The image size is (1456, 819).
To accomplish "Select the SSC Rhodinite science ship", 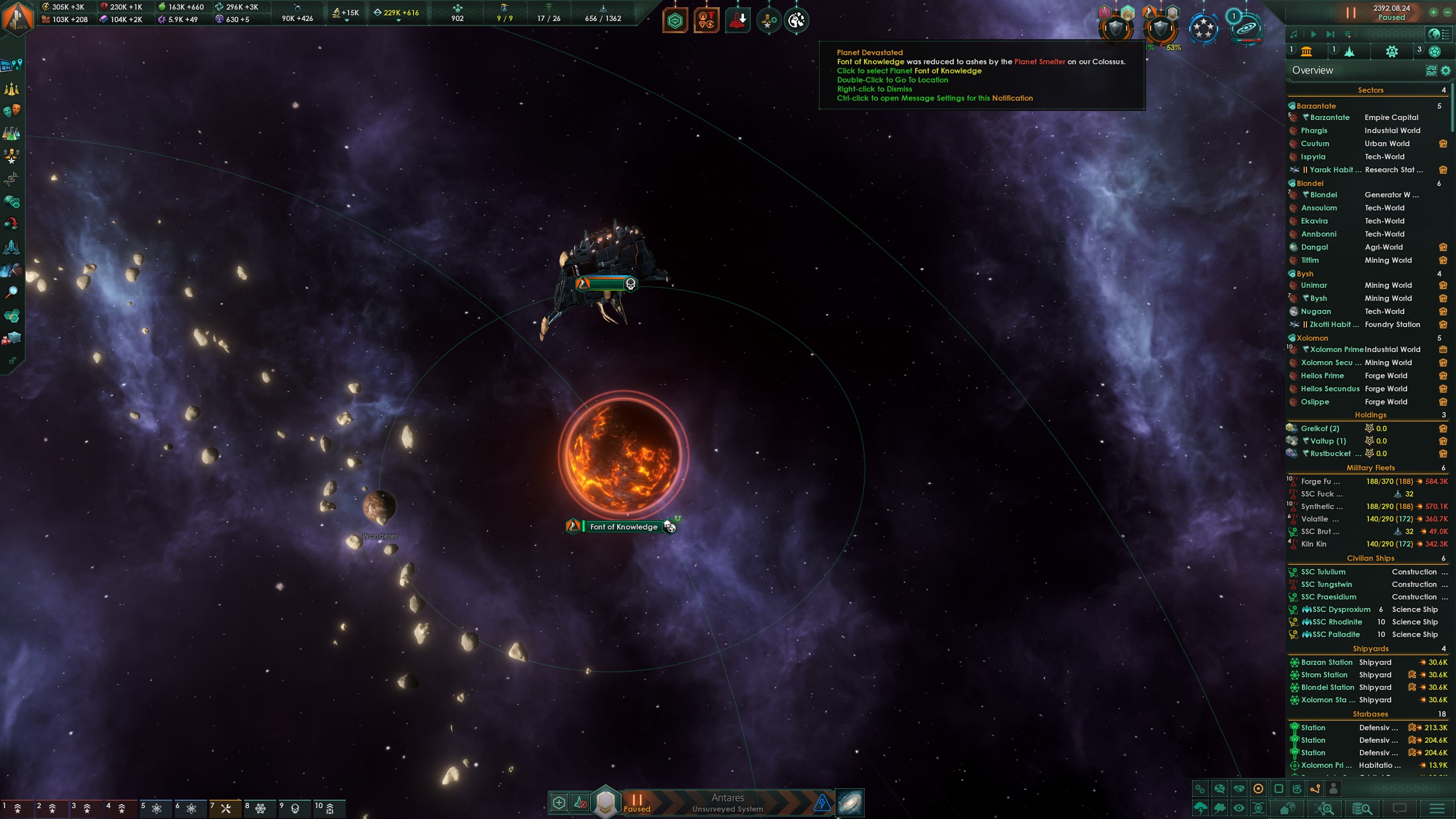I will point(1337,622).
